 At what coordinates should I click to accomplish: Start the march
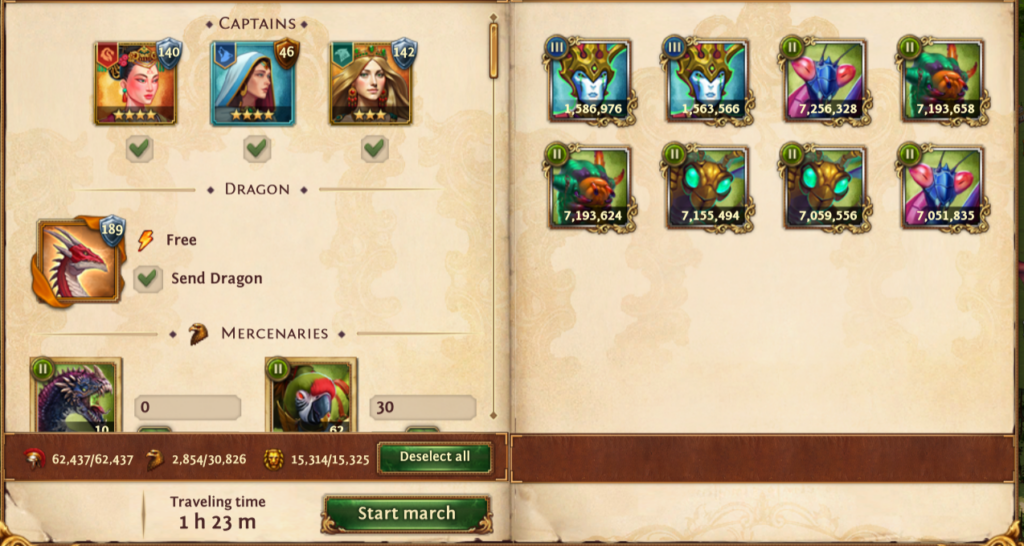pyautogui.click(x=406, y=514)
